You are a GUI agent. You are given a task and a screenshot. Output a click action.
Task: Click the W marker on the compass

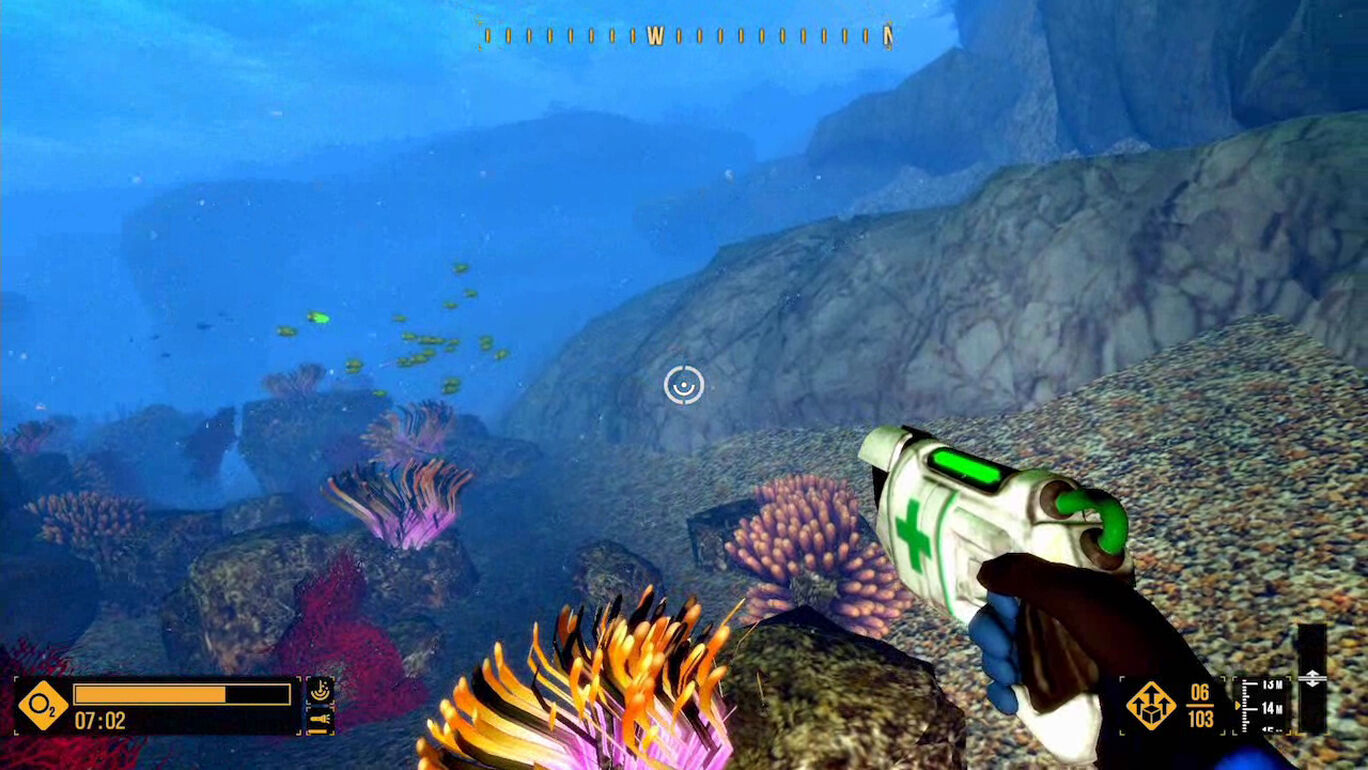(x=655, y=37)
